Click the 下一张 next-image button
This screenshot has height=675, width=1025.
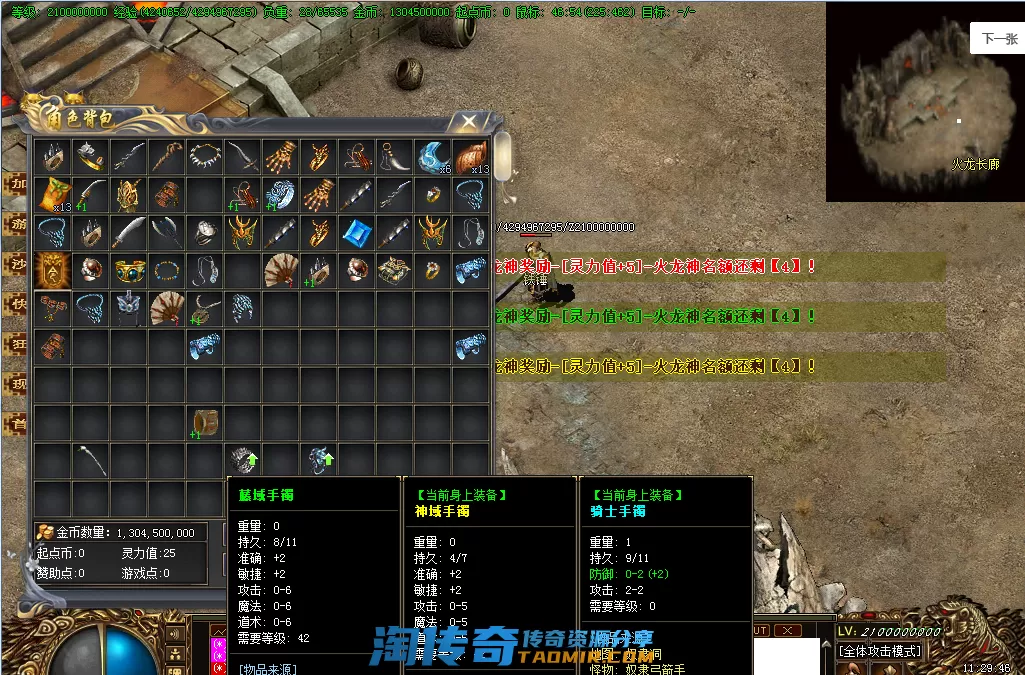point(998,39)
